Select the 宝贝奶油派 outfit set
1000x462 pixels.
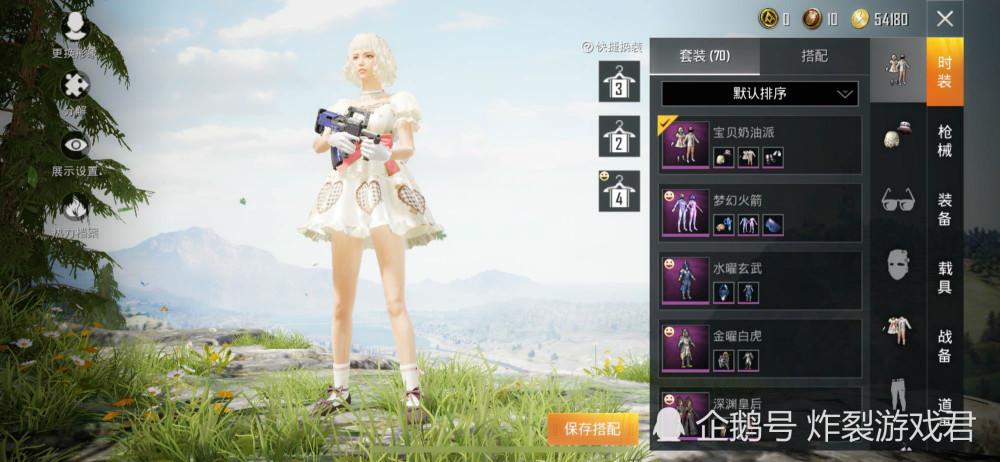[x=761, y=145]
